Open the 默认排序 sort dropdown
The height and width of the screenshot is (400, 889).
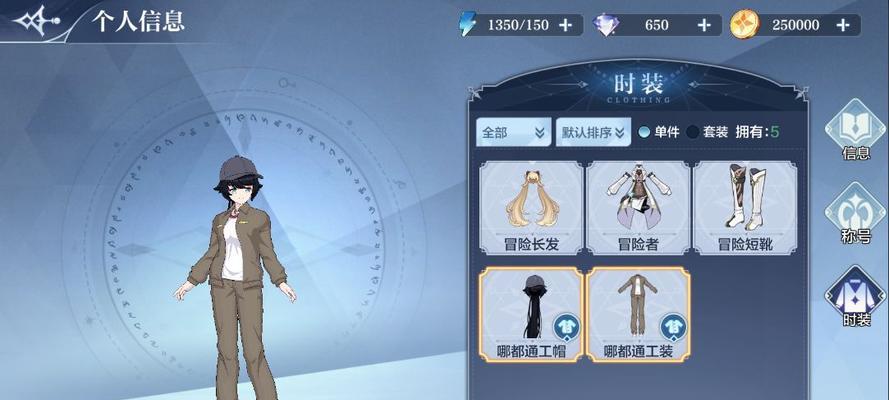tap(592, 131)
